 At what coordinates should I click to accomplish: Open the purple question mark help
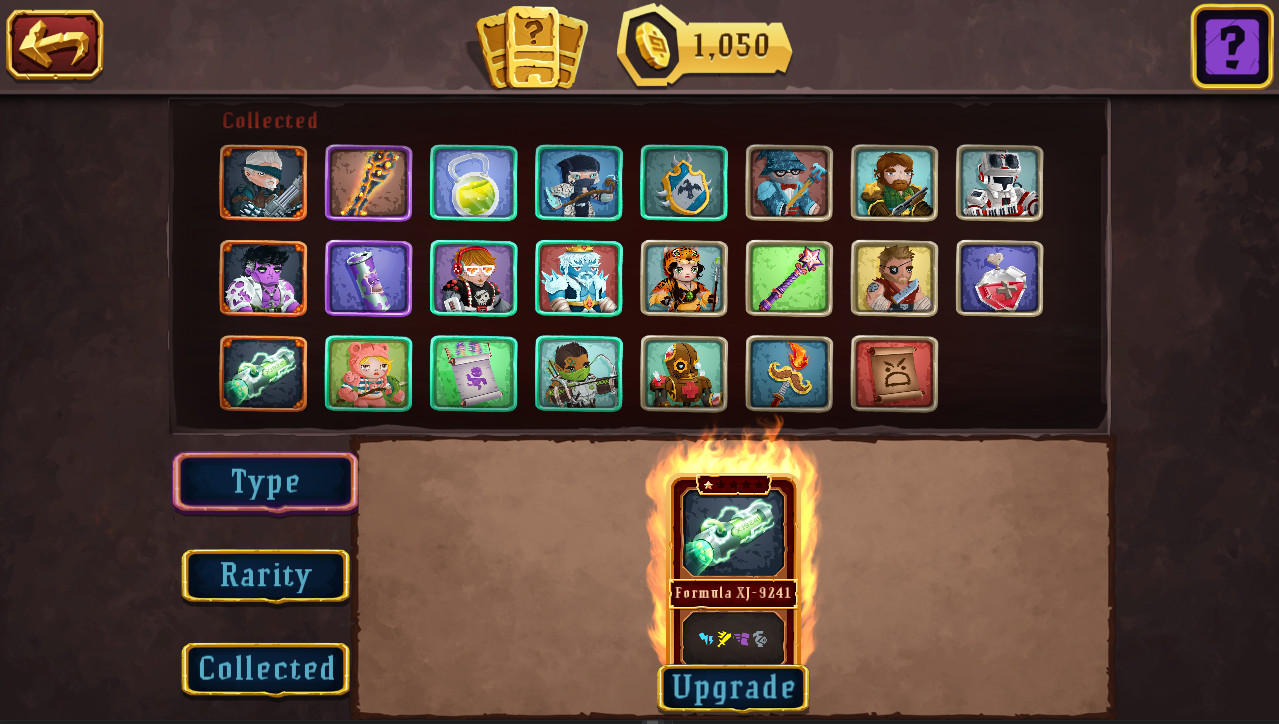click(x=1231, y=46)
